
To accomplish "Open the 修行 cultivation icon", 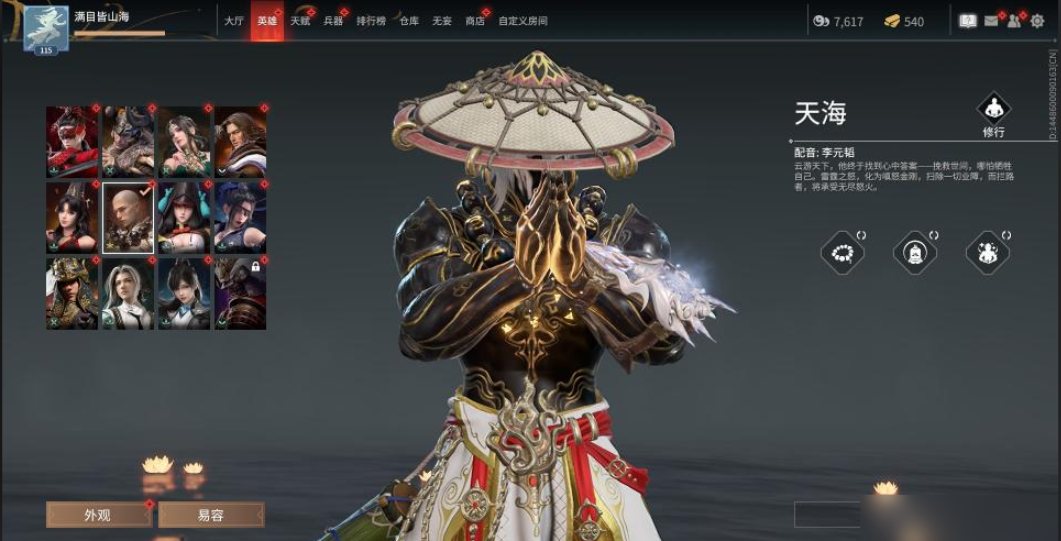I will (x=993, y=112).
